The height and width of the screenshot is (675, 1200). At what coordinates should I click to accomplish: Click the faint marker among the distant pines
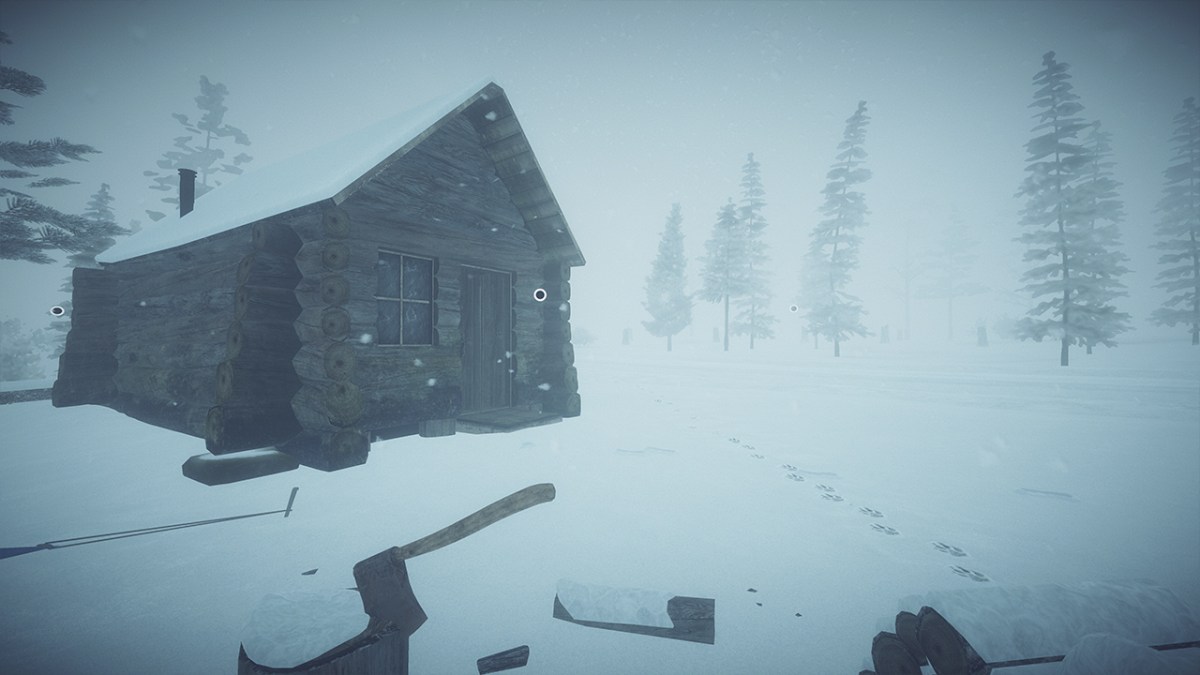793,308
